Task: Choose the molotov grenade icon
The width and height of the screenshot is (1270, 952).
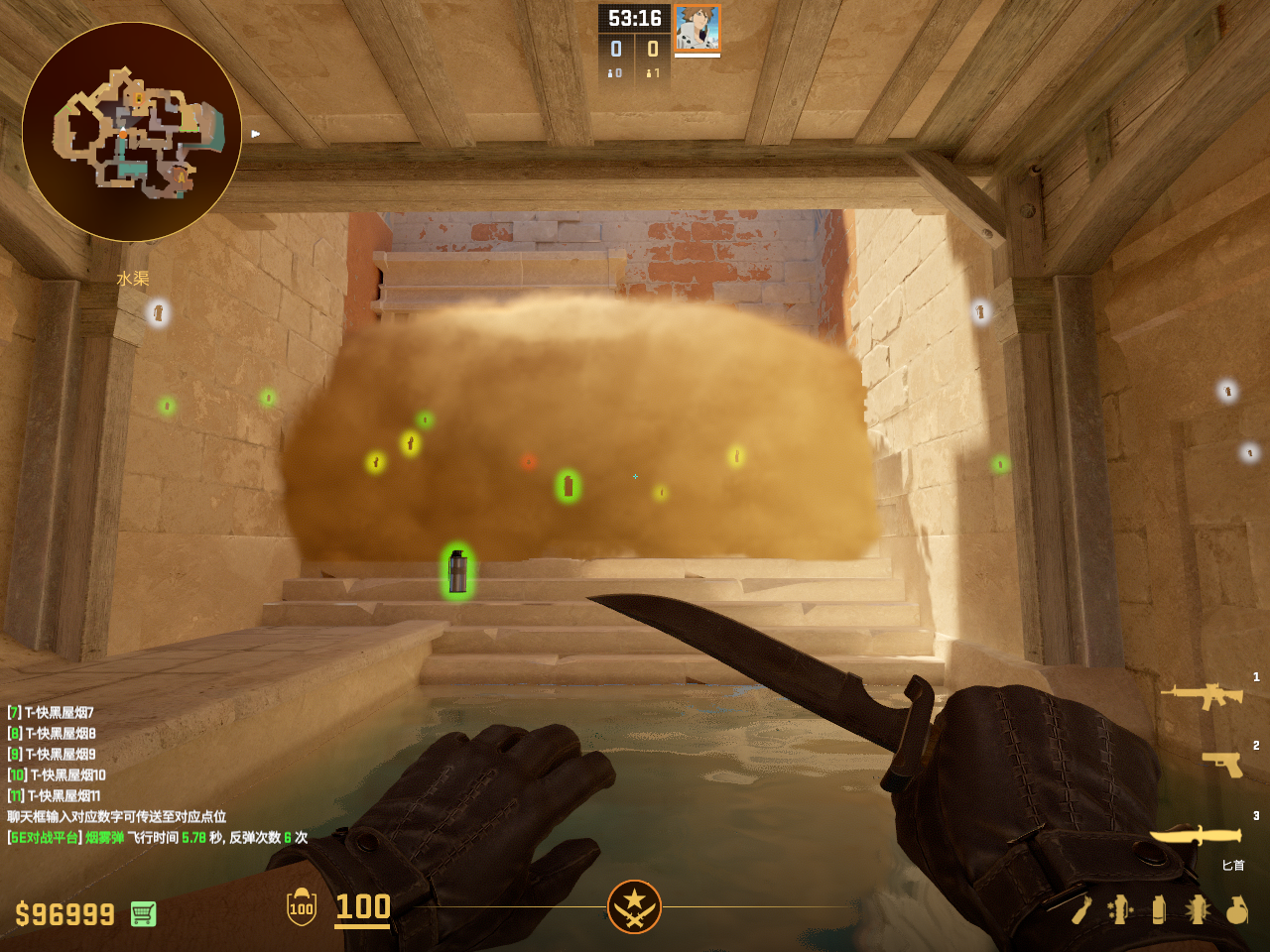Action: tap(1081, 909)
